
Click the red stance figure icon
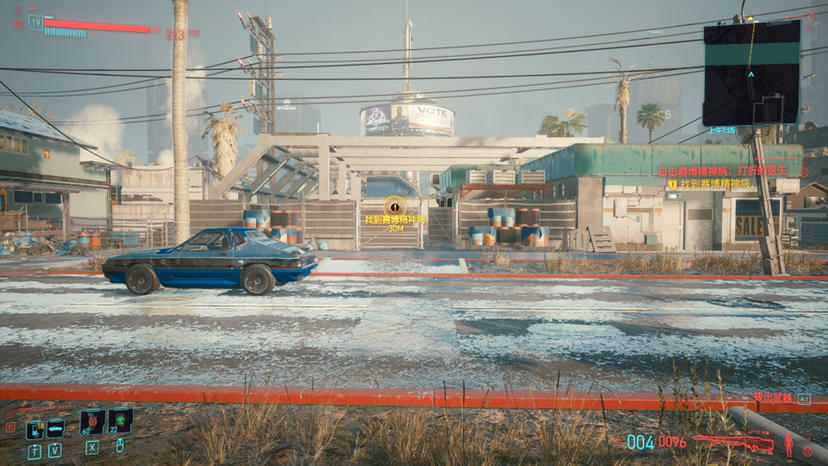click(x=788, y=443)
